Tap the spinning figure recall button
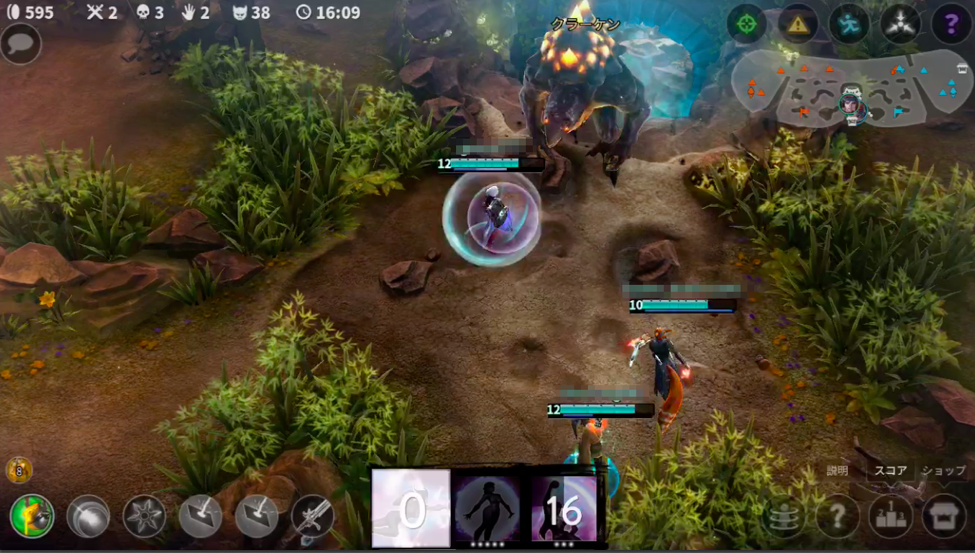975x553 pixels. tap(785, 516)
